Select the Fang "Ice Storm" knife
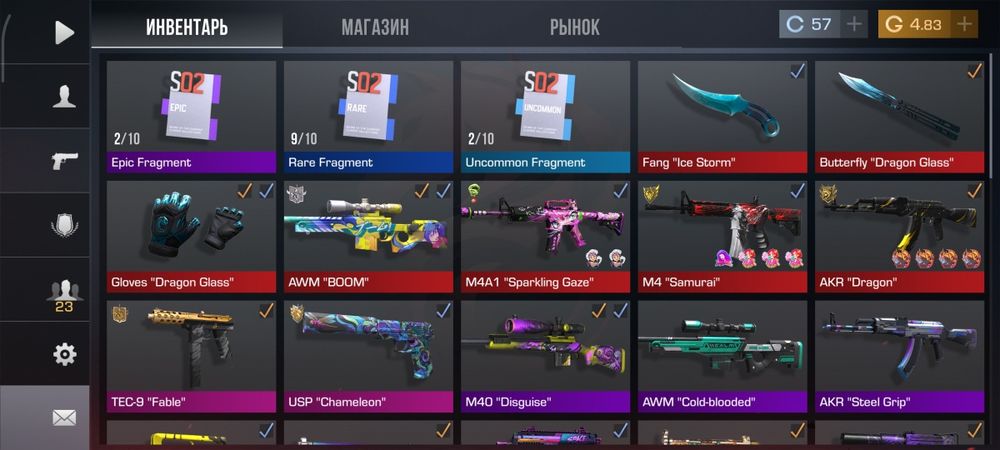This screenshot has width=1000, height=450. click(x=722, y=116)
